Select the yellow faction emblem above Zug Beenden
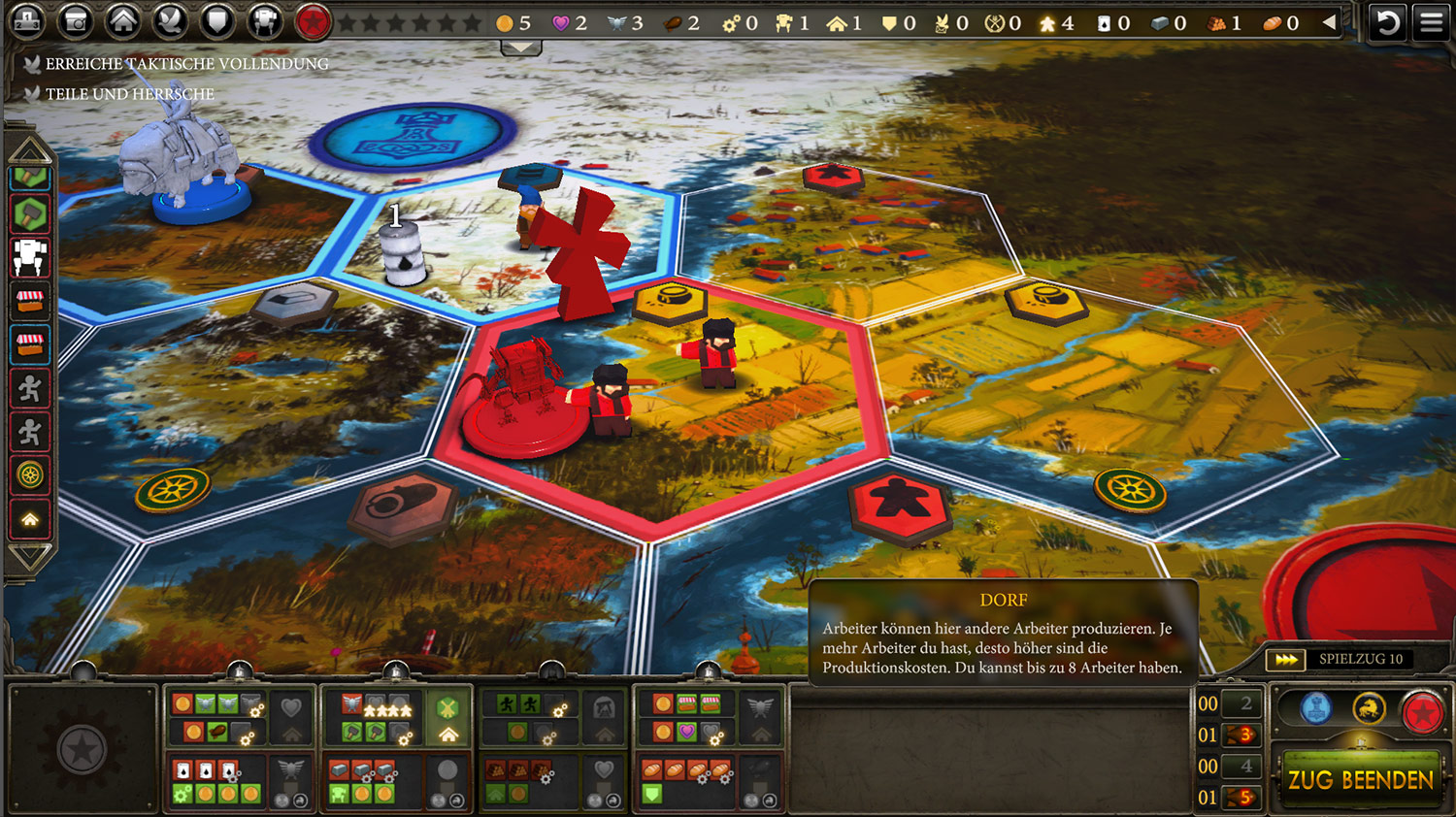The height and width of the screenshot is (817, 1456). [x=1369, y=709]
